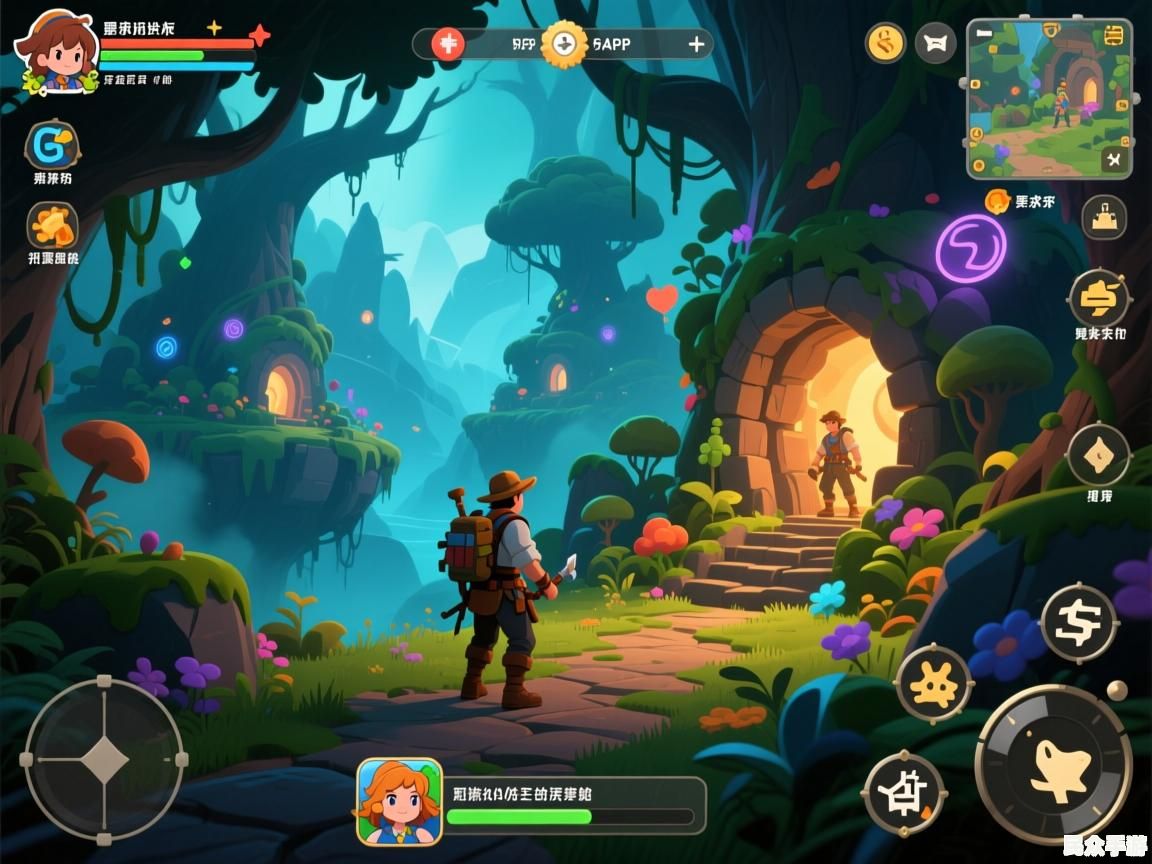The image size is (1152, 864).
Task: Click the red badge on the top bar
Action: (x=448, y=44)
